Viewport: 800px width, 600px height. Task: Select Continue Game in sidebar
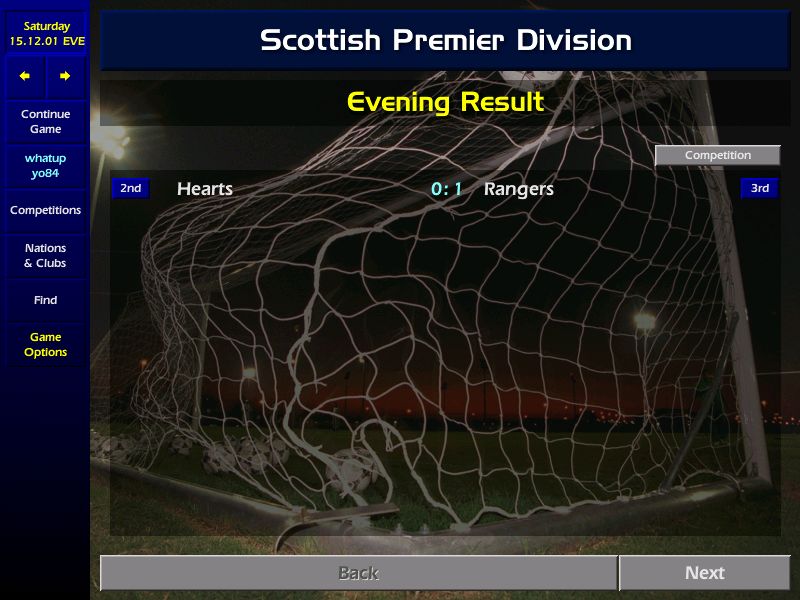click(45, 122)
